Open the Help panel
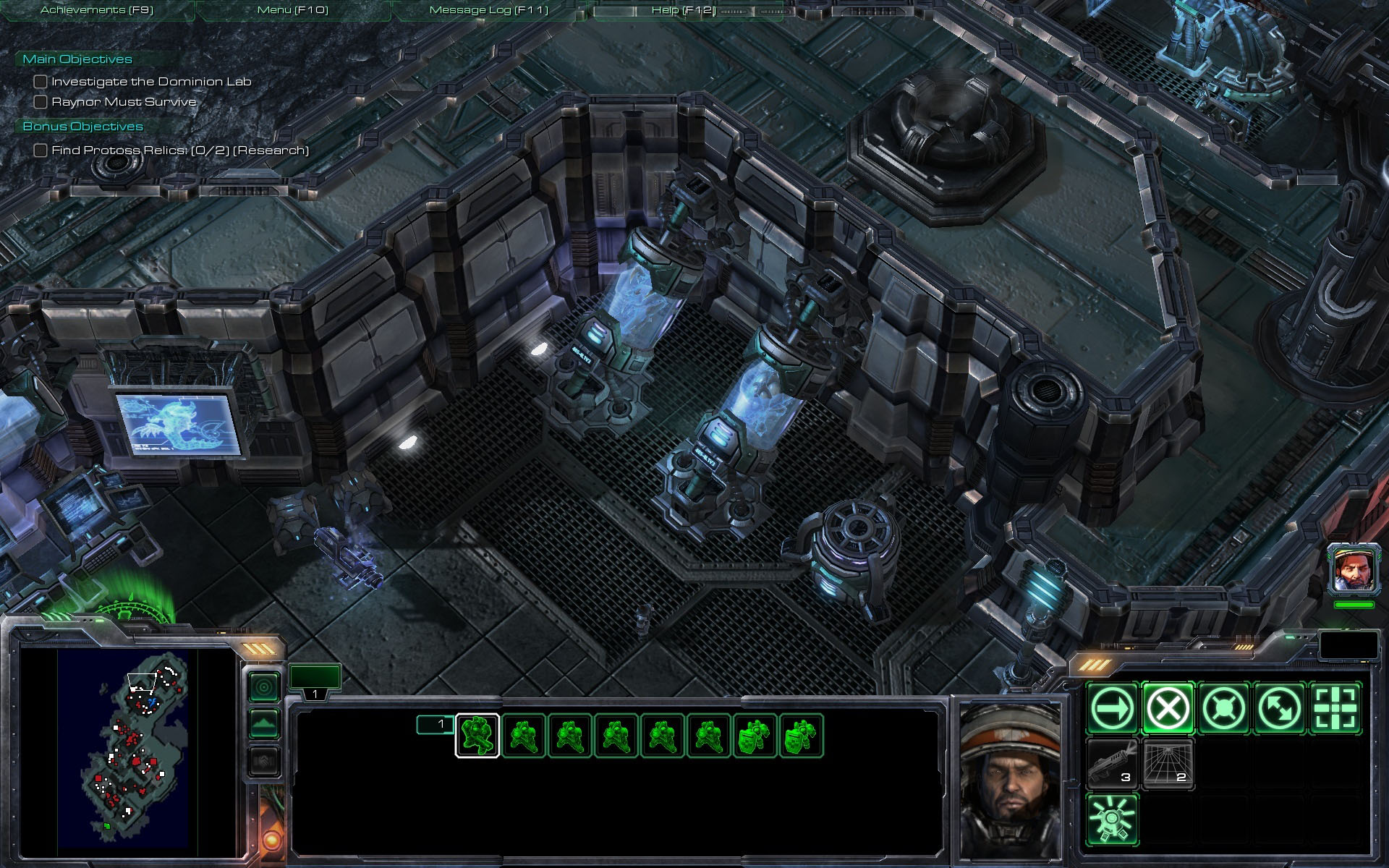This screenshot has width=1389, height=868. coord(683,10)
